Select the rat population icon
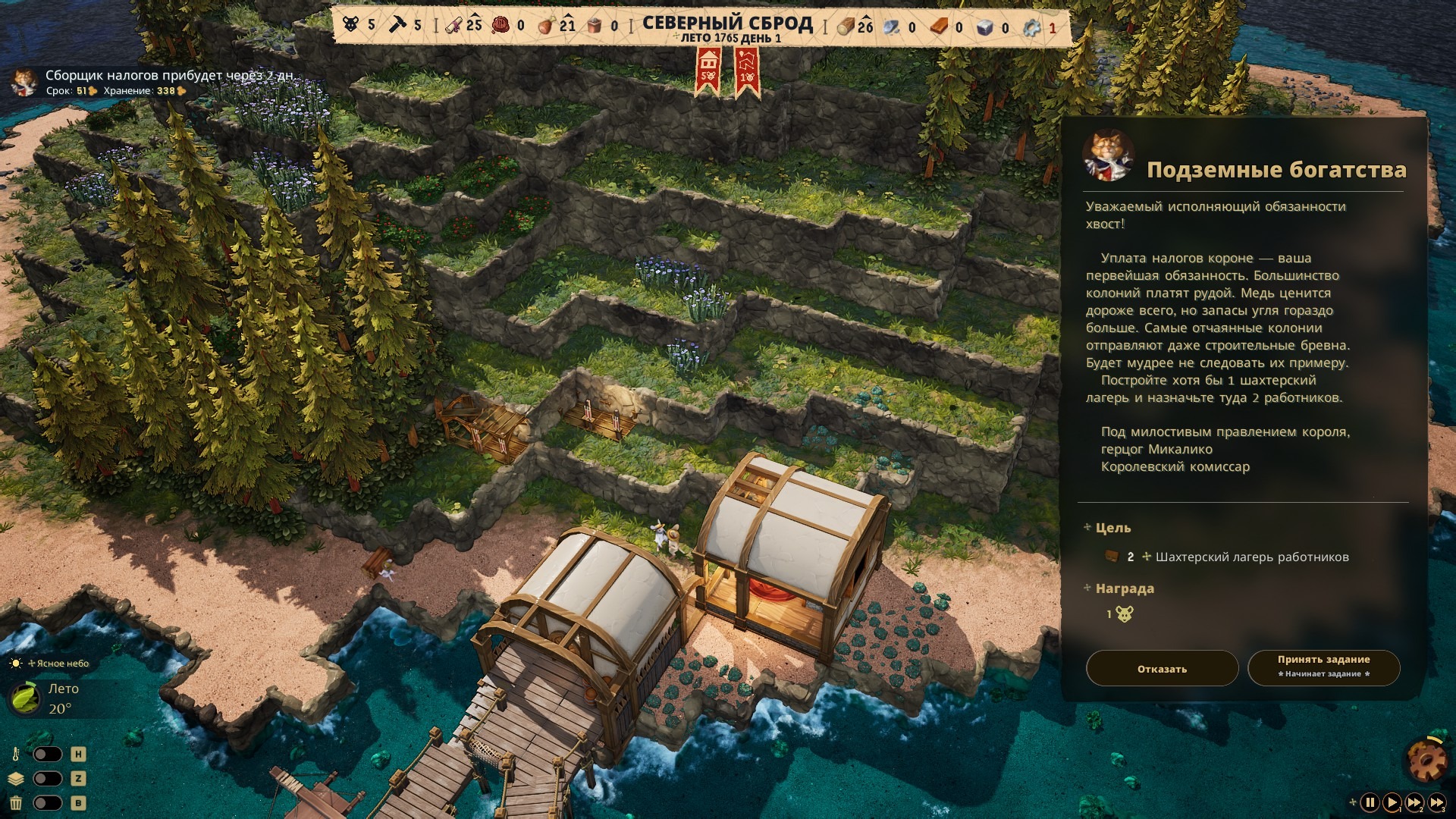This screenshot has height=819, width=1456. (350, 25)
